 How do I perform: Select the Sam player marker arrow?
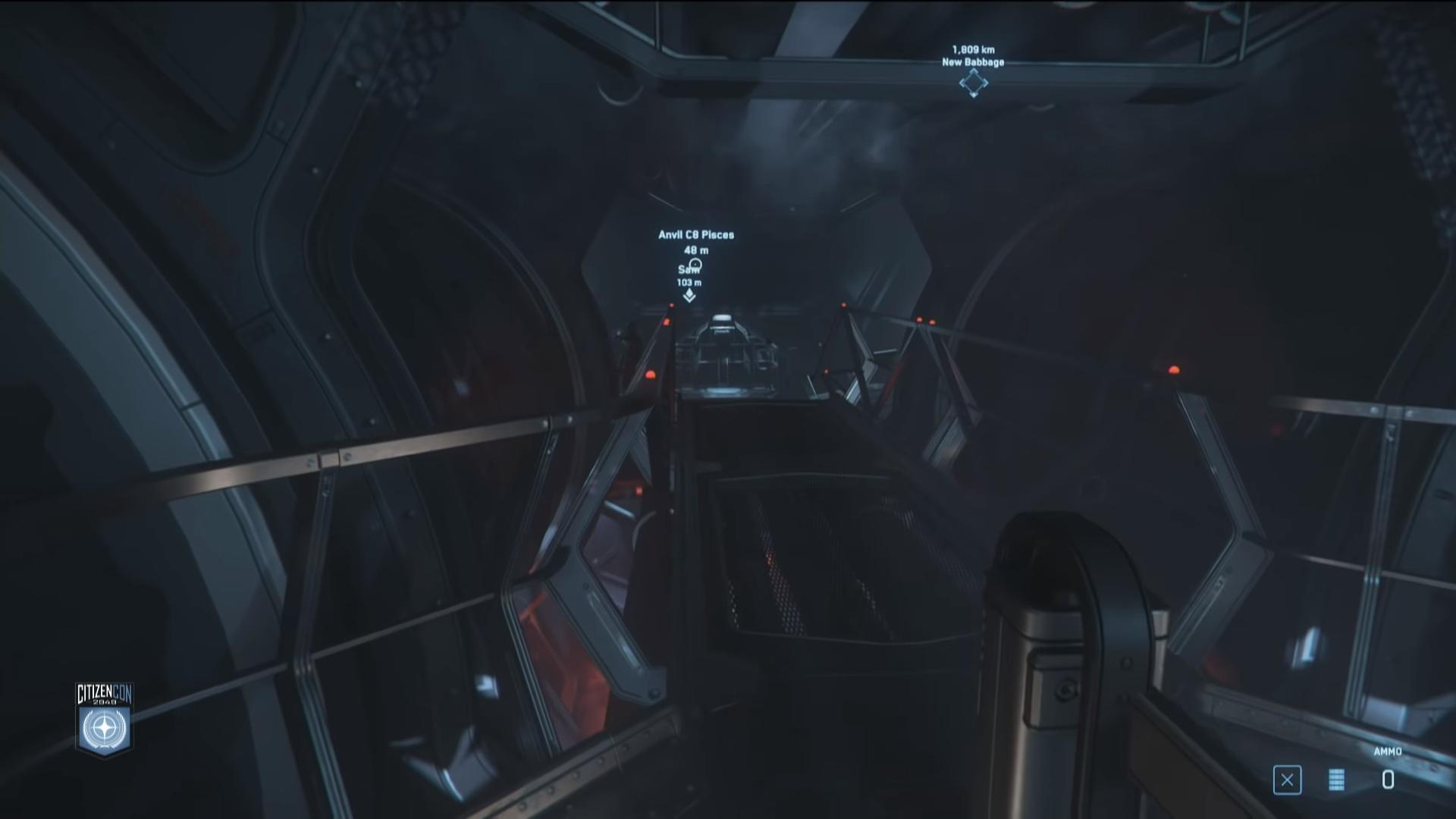(x=689, y=296)
